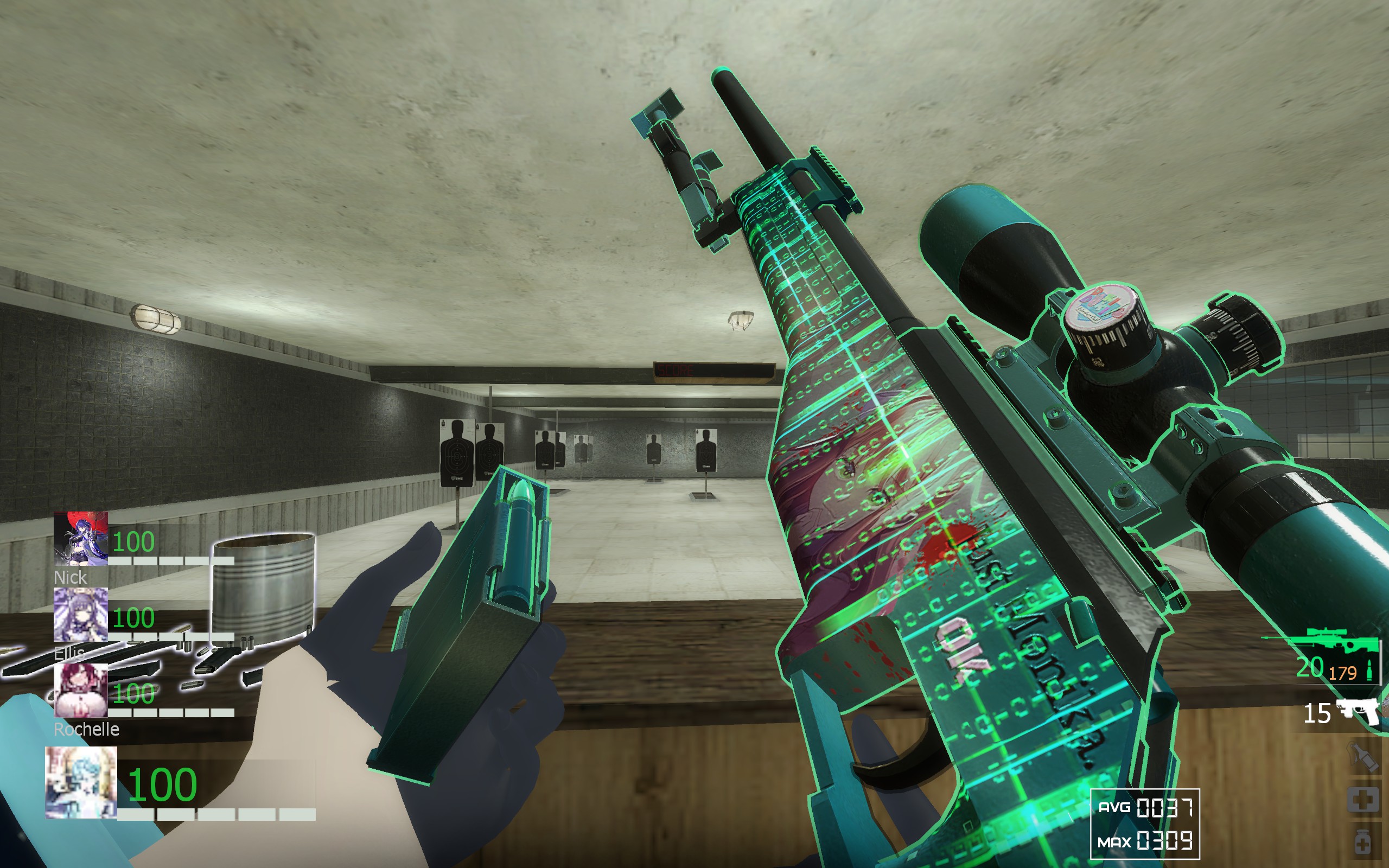Select the first aid kit slot
Image resolution: width=1389 pixels, height=868 pixels.
coord(1363,799)
